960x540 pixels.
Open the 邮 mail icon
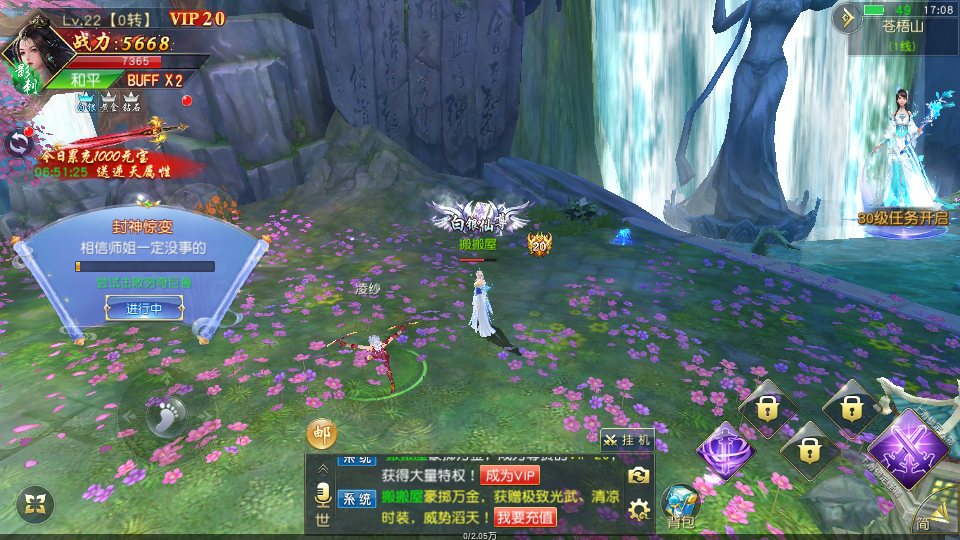(x=321, y=434)
